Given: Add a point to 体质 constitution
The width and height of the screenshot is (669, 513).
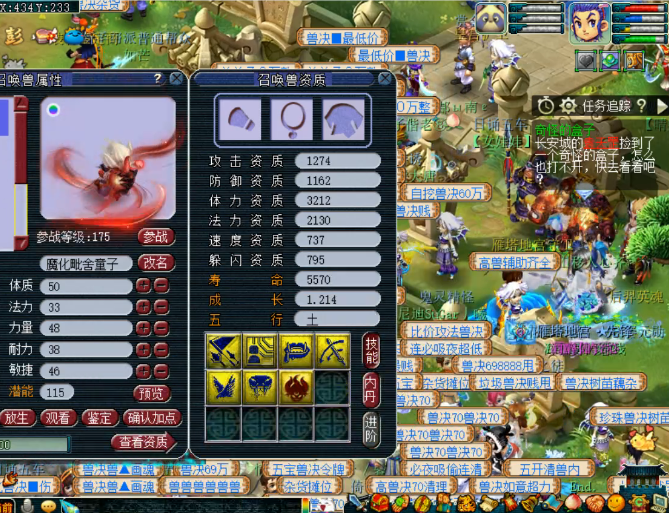Looking at the screenshot, I should click(x=143, y=286).
